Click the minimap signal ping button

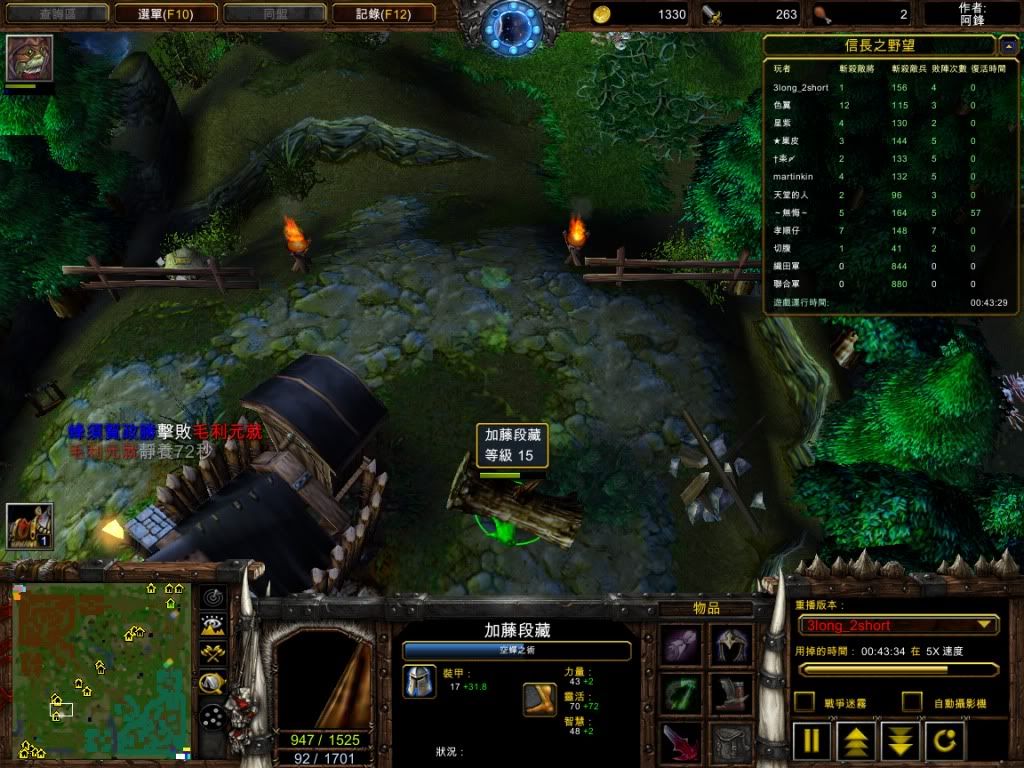point(212,597)
